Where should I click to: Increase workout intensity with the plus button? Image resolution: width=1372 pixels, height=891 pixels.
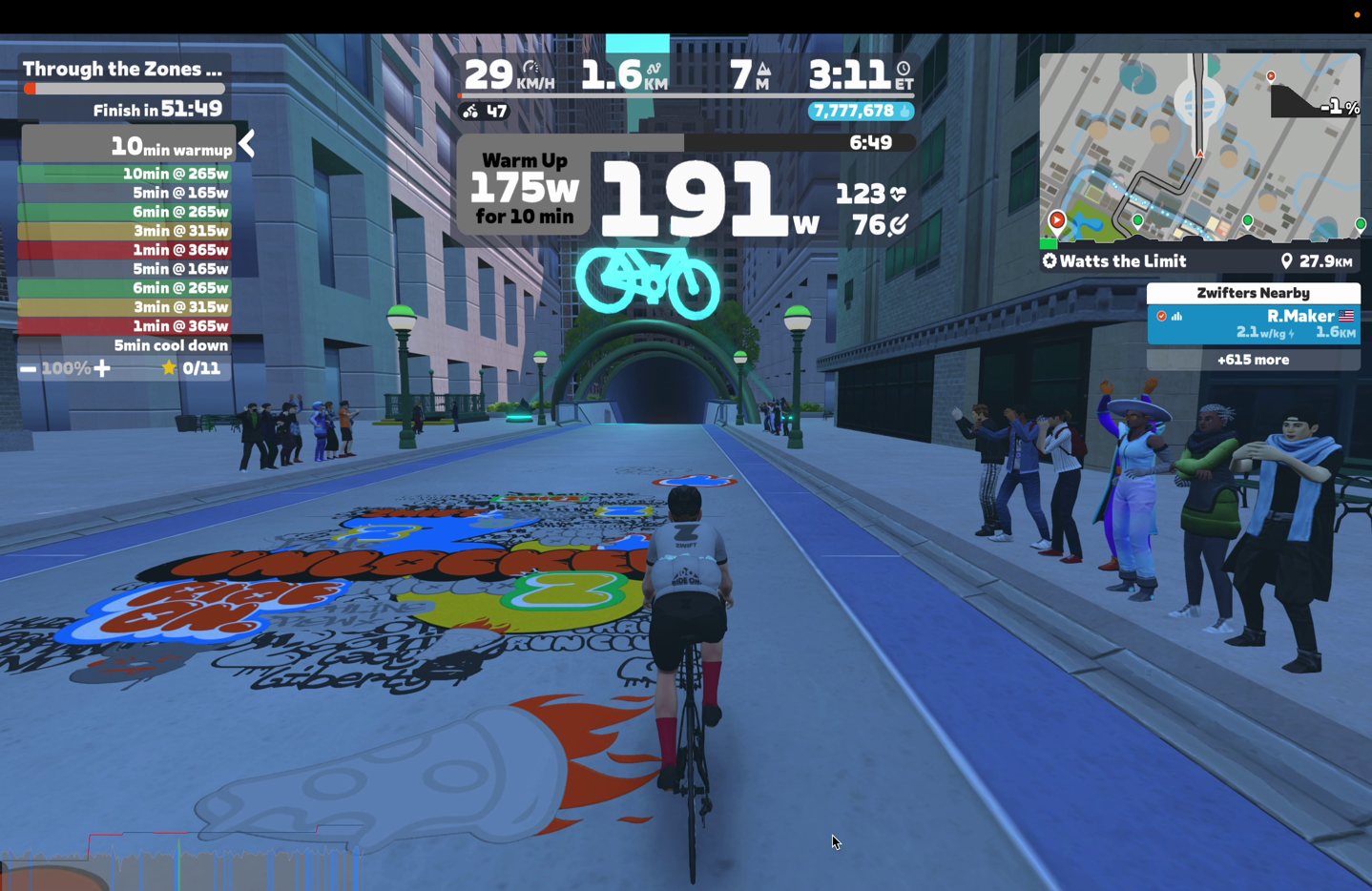(x=102, y=369)
